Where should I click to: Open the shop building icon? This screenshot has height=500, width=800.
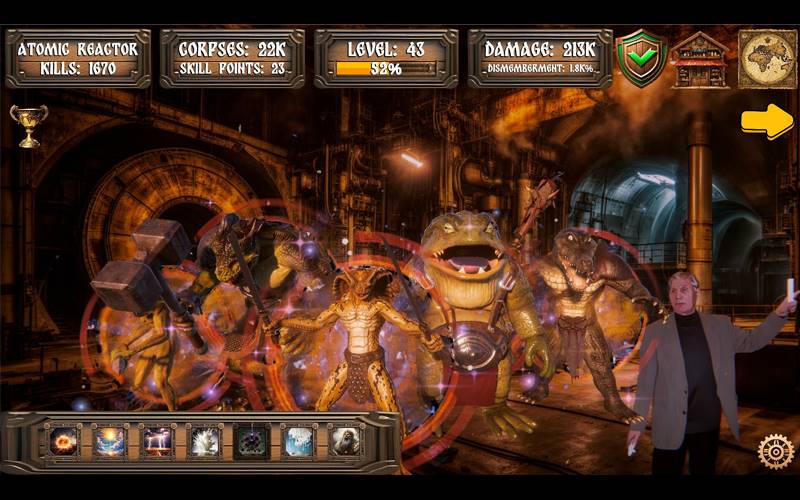[699, 59]
